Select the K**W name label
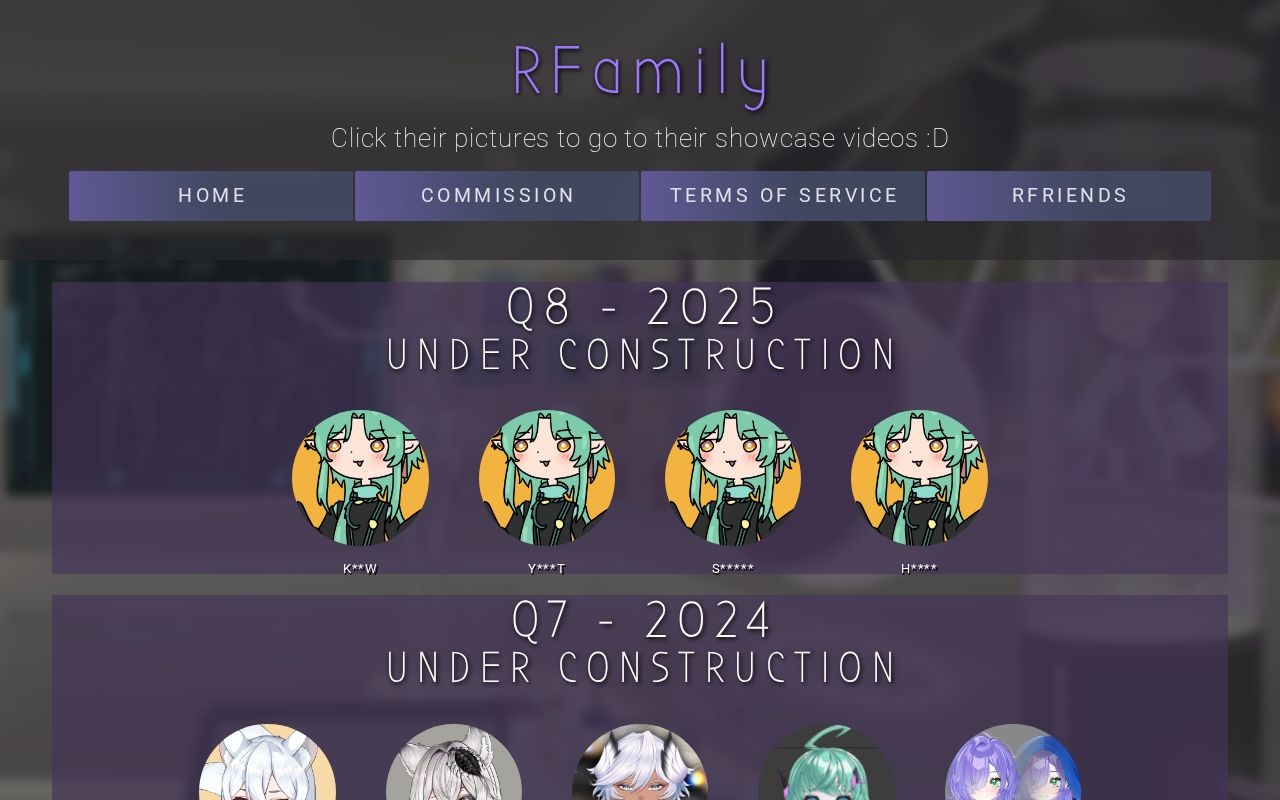The width and height of the screenshot is (1280, 800). click(360, 568)
